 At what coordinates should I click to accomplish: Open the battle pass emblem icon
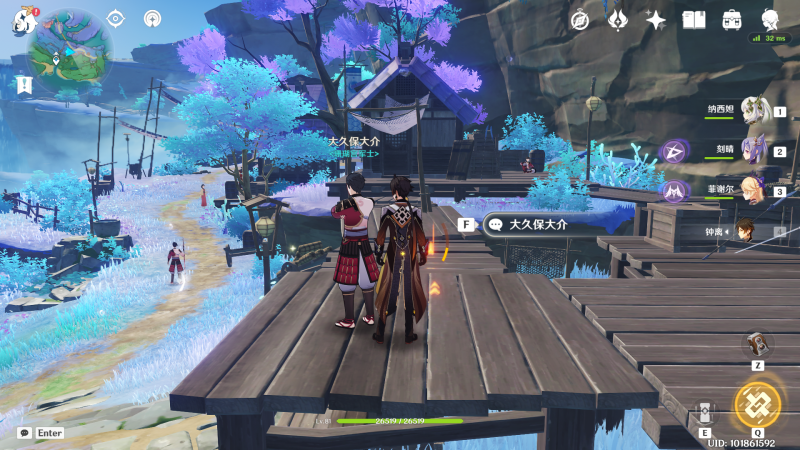[618, 20]
